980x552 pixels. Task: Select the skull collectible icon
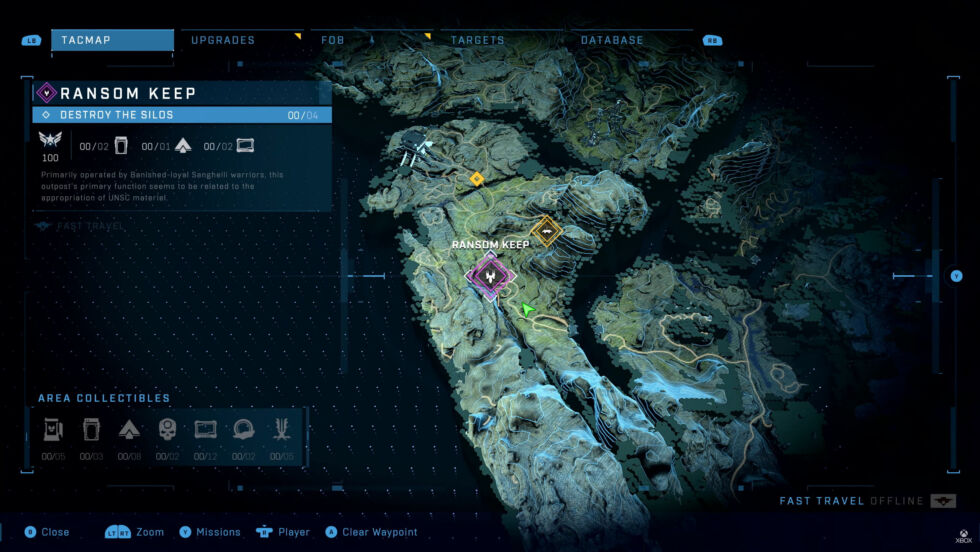pos(168,430)
